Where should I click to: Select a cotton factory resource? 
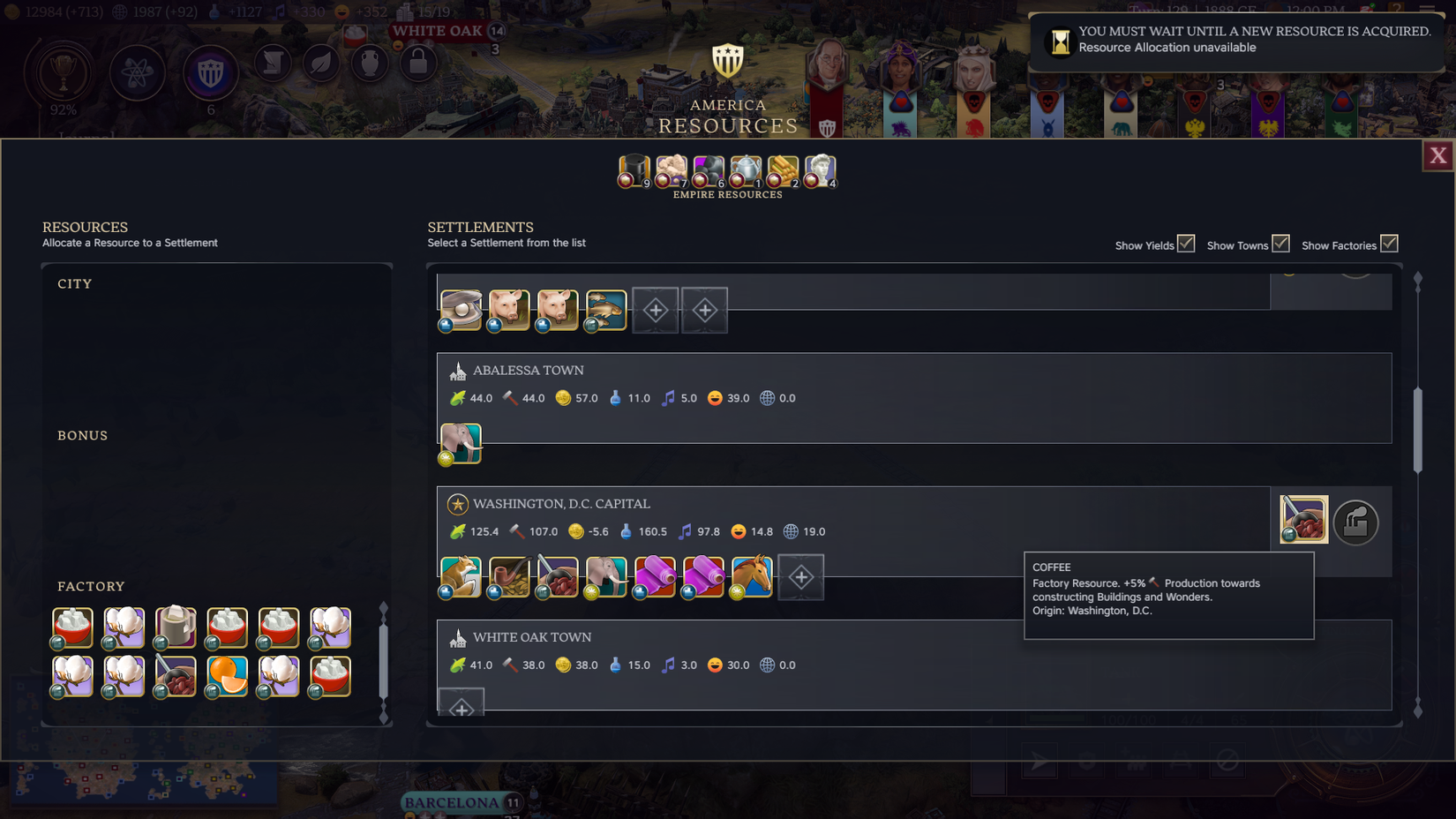point(124,627)
